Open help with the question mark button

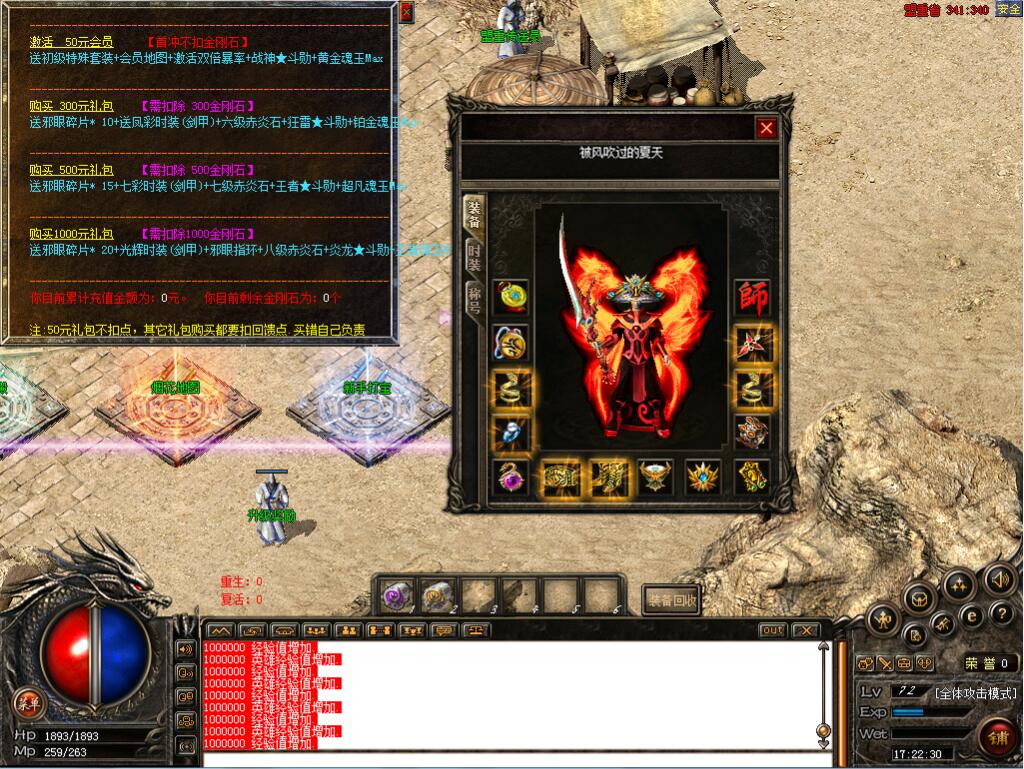(1001, 613)
